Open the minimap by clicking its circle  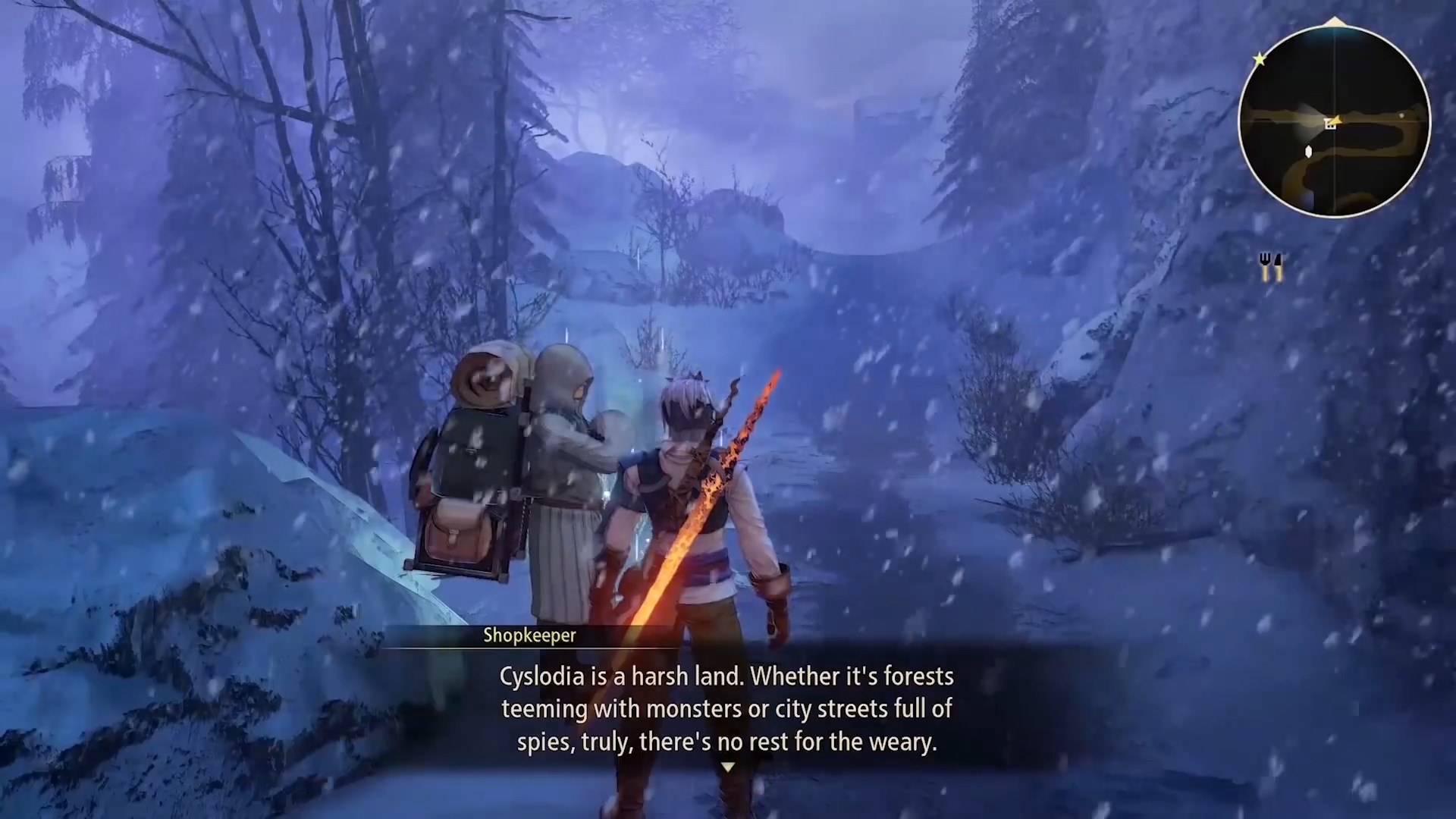[x=1335, y=121]
